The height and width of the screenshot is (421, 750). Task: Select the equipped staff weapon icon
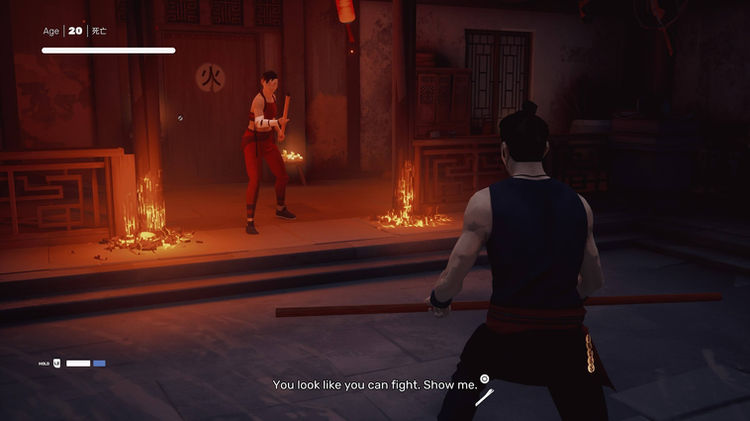[x=484, y=398]
